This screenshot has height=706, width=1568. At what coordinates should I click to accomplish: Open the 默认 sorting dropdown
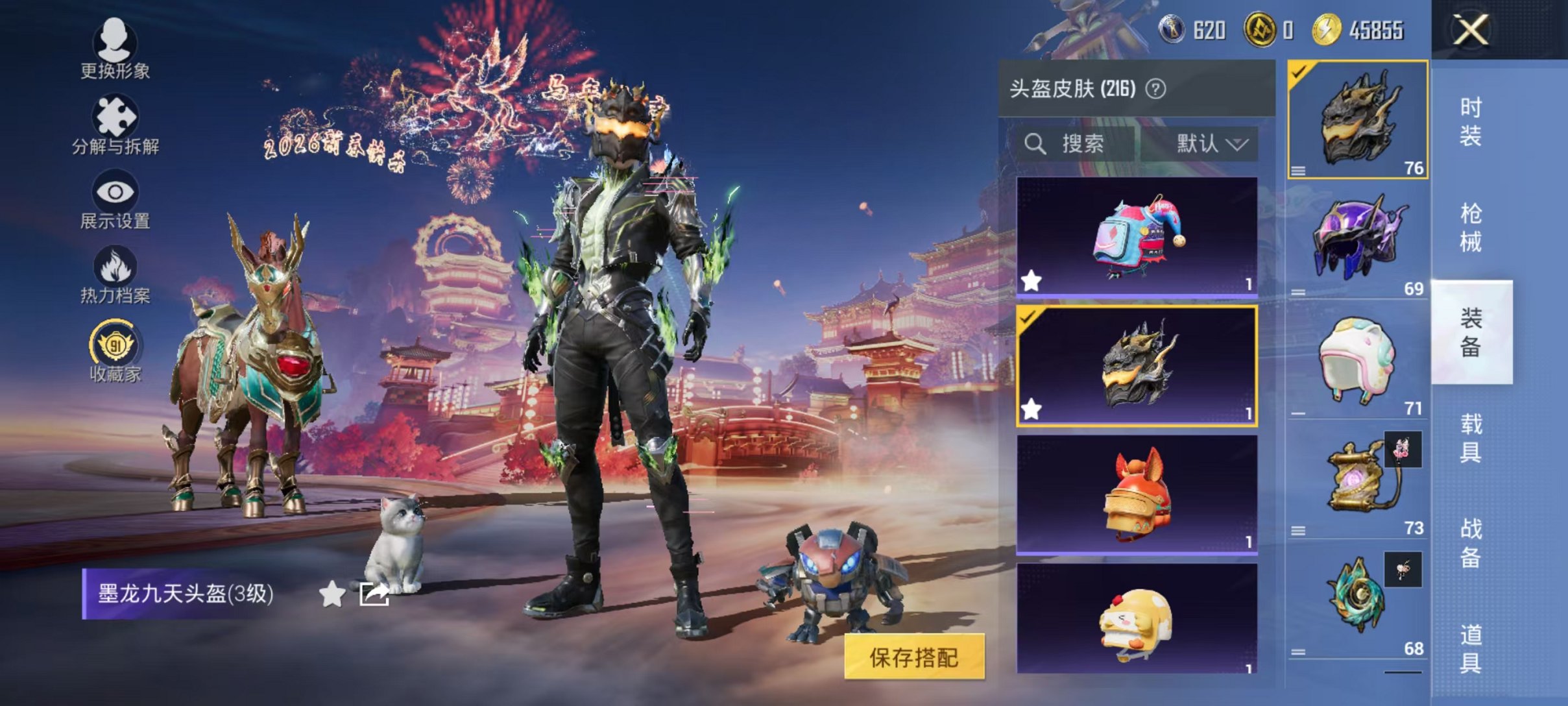[x=1211, y=144]
